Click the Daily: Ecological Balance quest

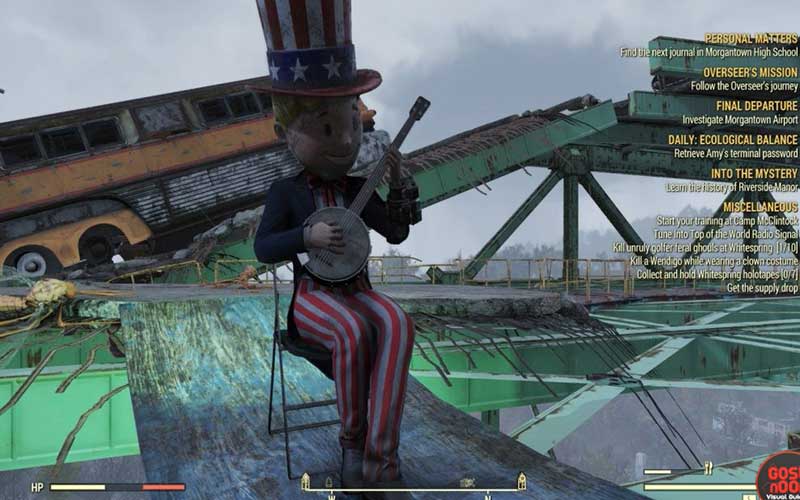(x=732, y=140)
